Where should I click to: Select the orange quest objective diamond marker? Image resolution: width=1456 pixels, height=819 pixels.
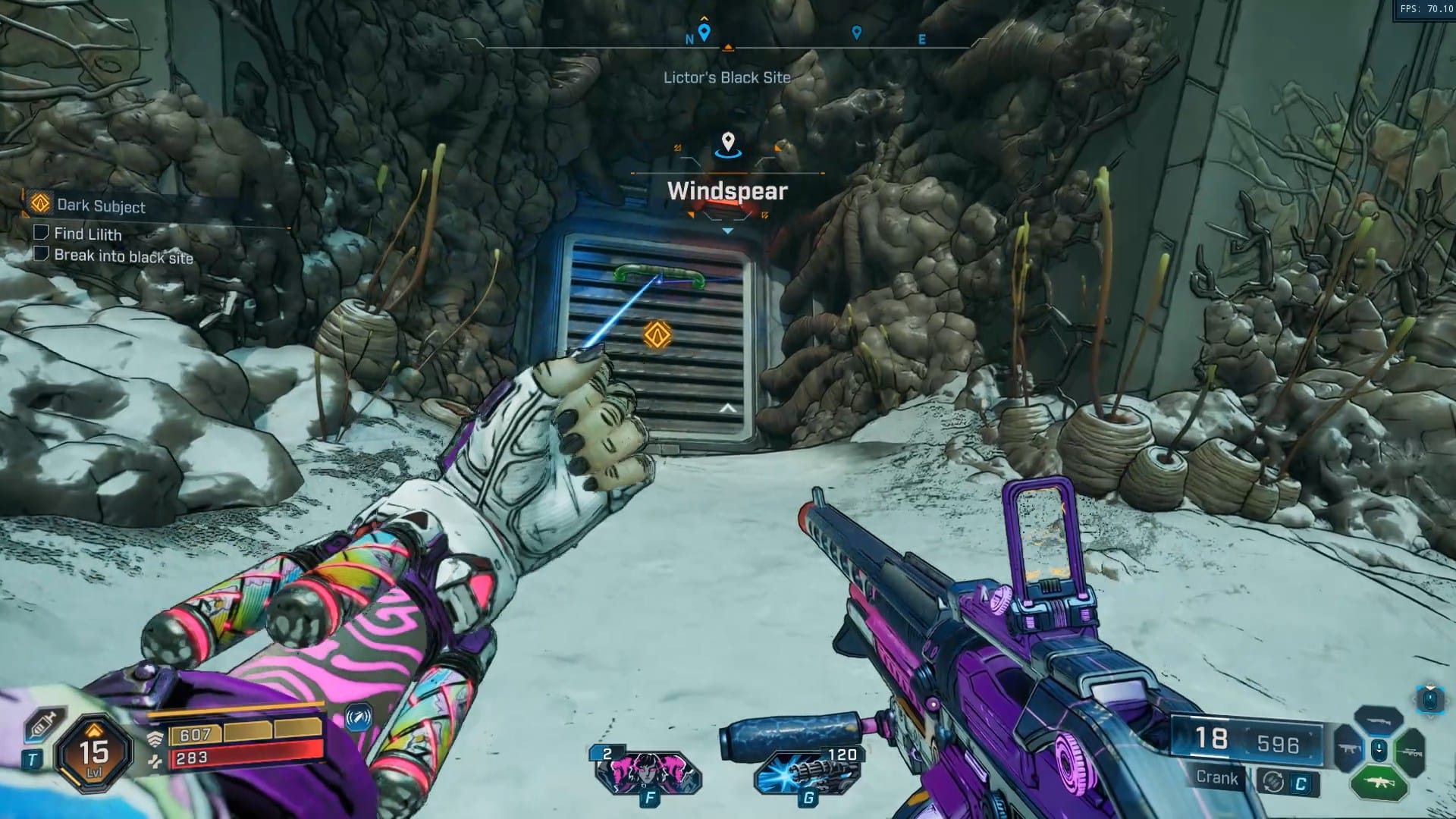pyautogui.click(x=657, y=334)
